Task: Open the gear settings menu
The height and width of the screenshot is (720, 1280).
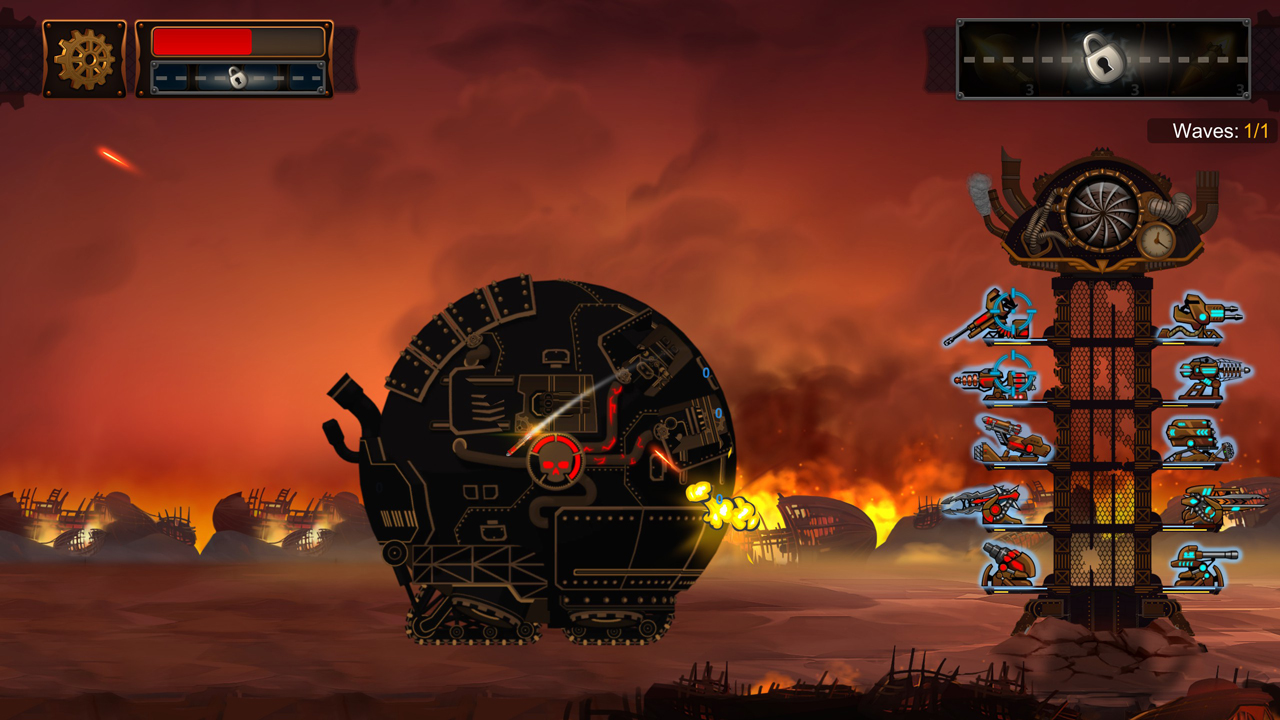Action: point(85,59)
